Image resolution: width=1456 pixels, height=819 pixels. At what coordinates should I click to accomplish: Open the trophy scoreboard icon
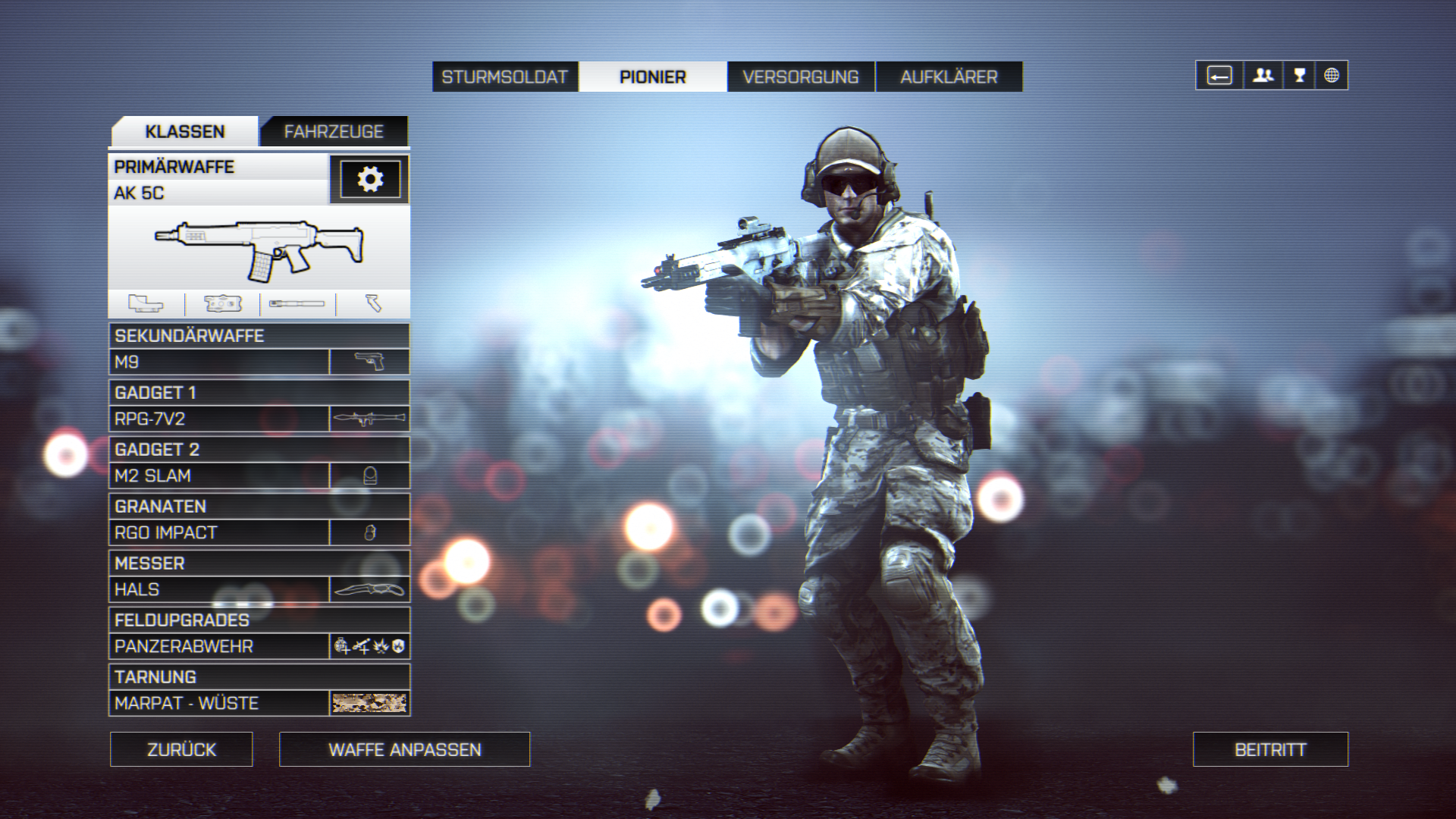[1299, 75]
